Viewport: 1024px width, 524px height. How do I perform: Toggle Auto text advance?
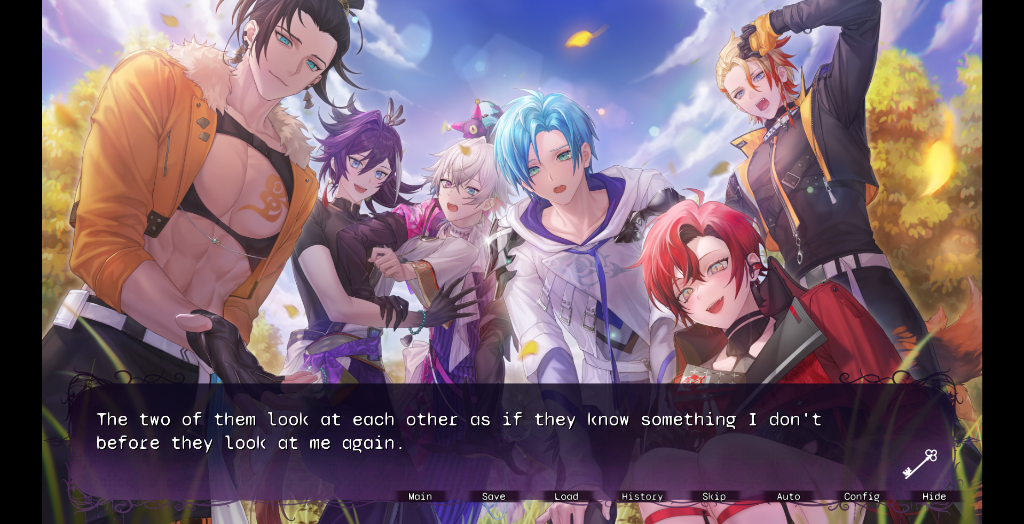(788, 497)
